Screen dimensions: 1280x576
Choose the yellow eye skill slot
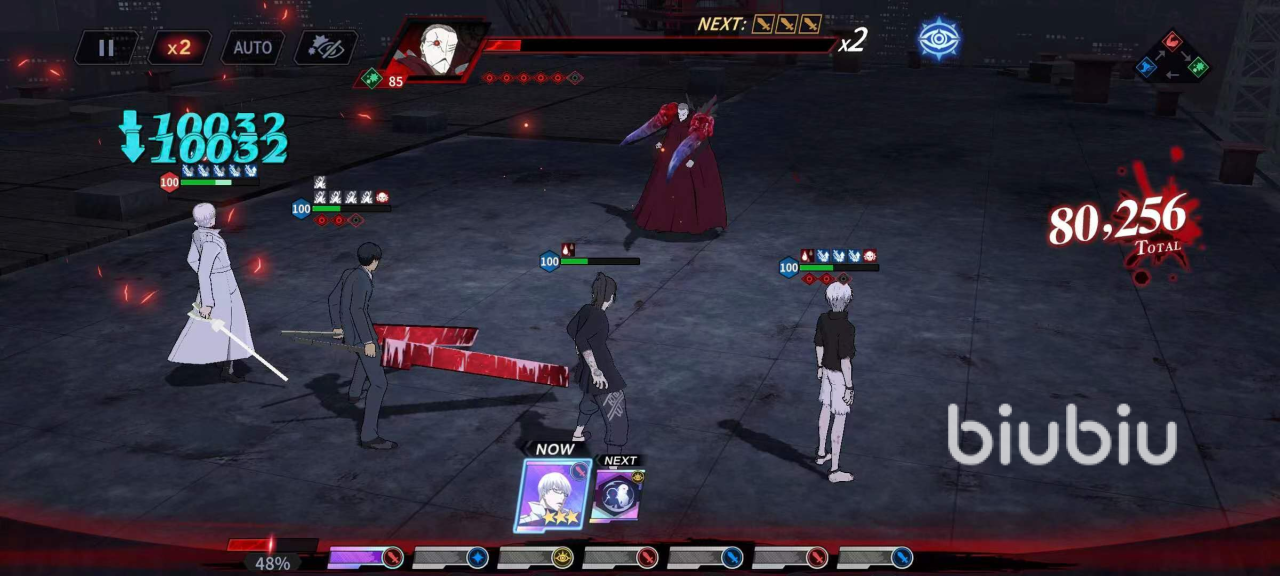(563, 558)
